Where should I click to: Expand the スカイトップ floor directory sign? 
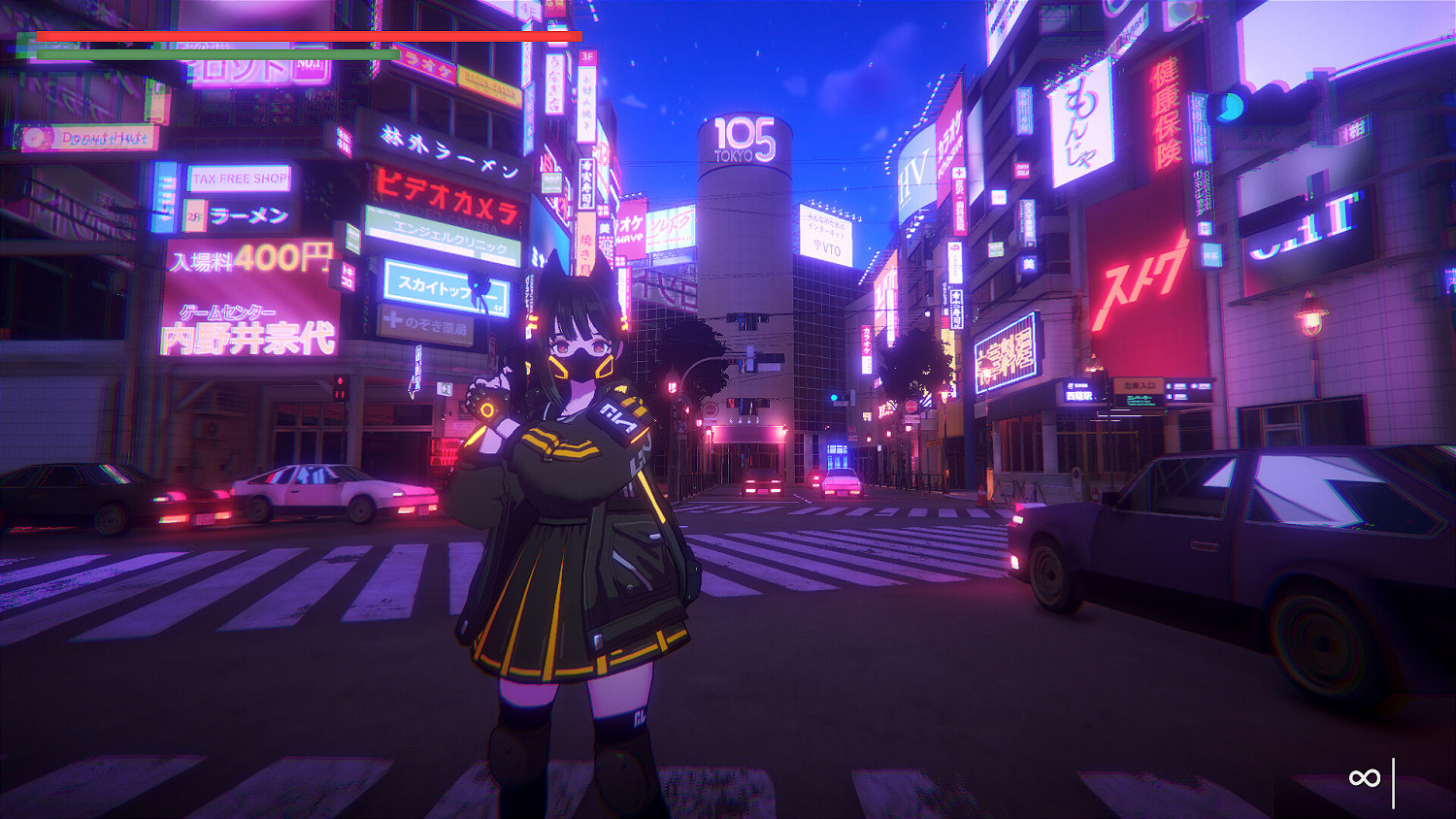[447, 281]
